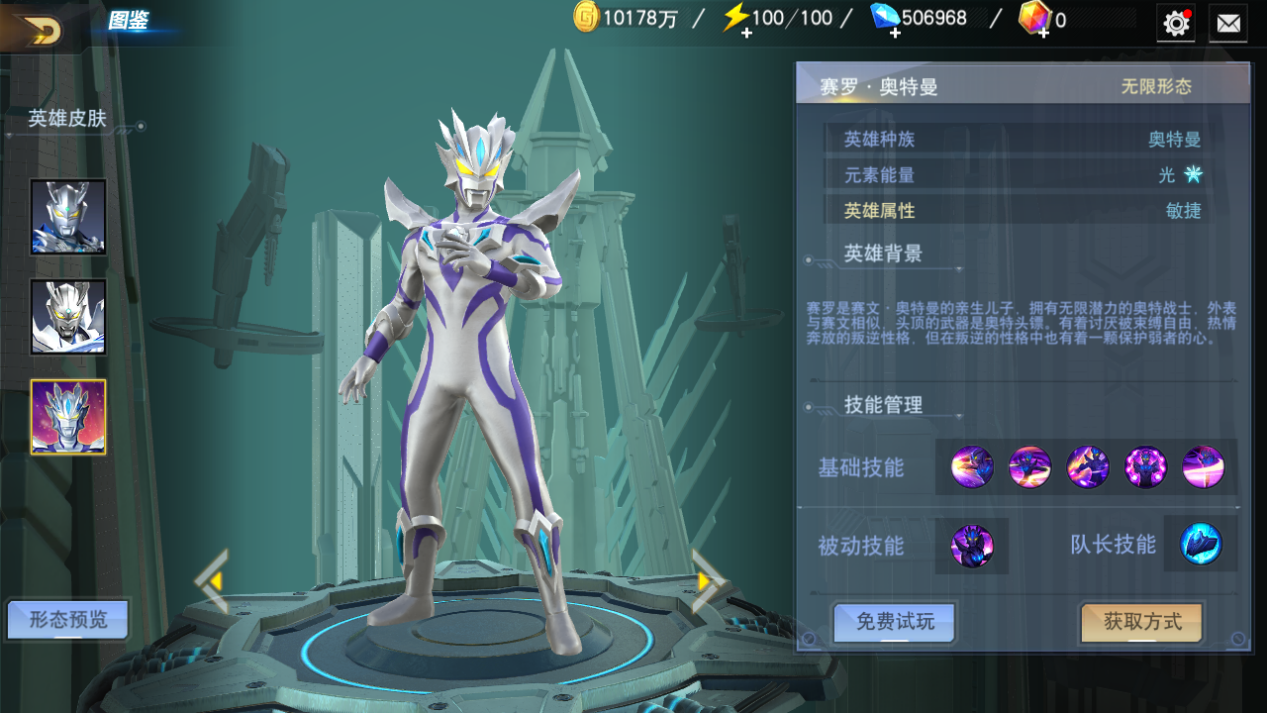Show the previous hero with left arrow
The image size is (1267, 713).
point(212,580)
